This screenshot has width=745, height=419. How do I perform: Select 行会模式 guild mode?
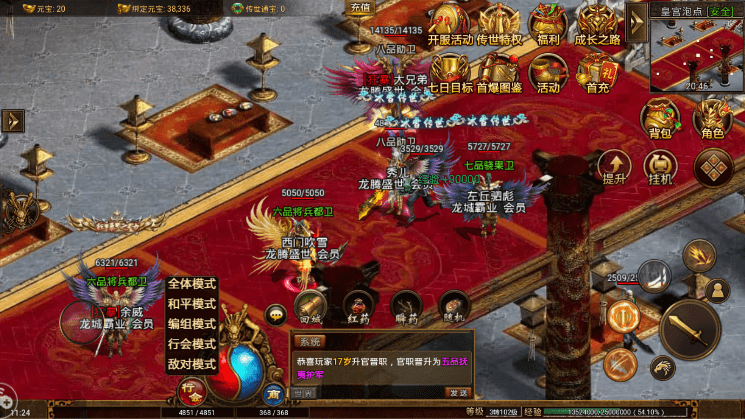[191, 344]
